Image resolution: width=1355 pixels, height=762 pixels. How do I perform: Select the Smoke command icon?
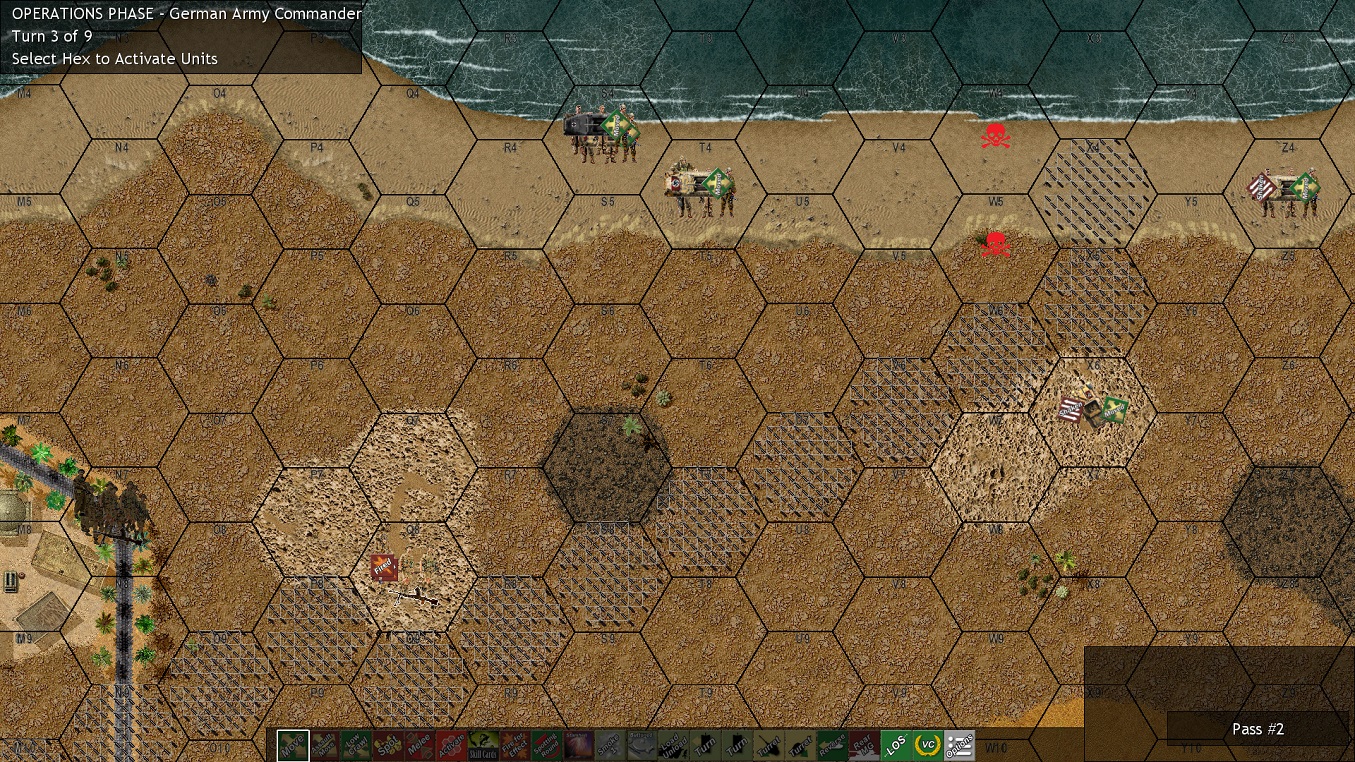click(x=611, y=745)
